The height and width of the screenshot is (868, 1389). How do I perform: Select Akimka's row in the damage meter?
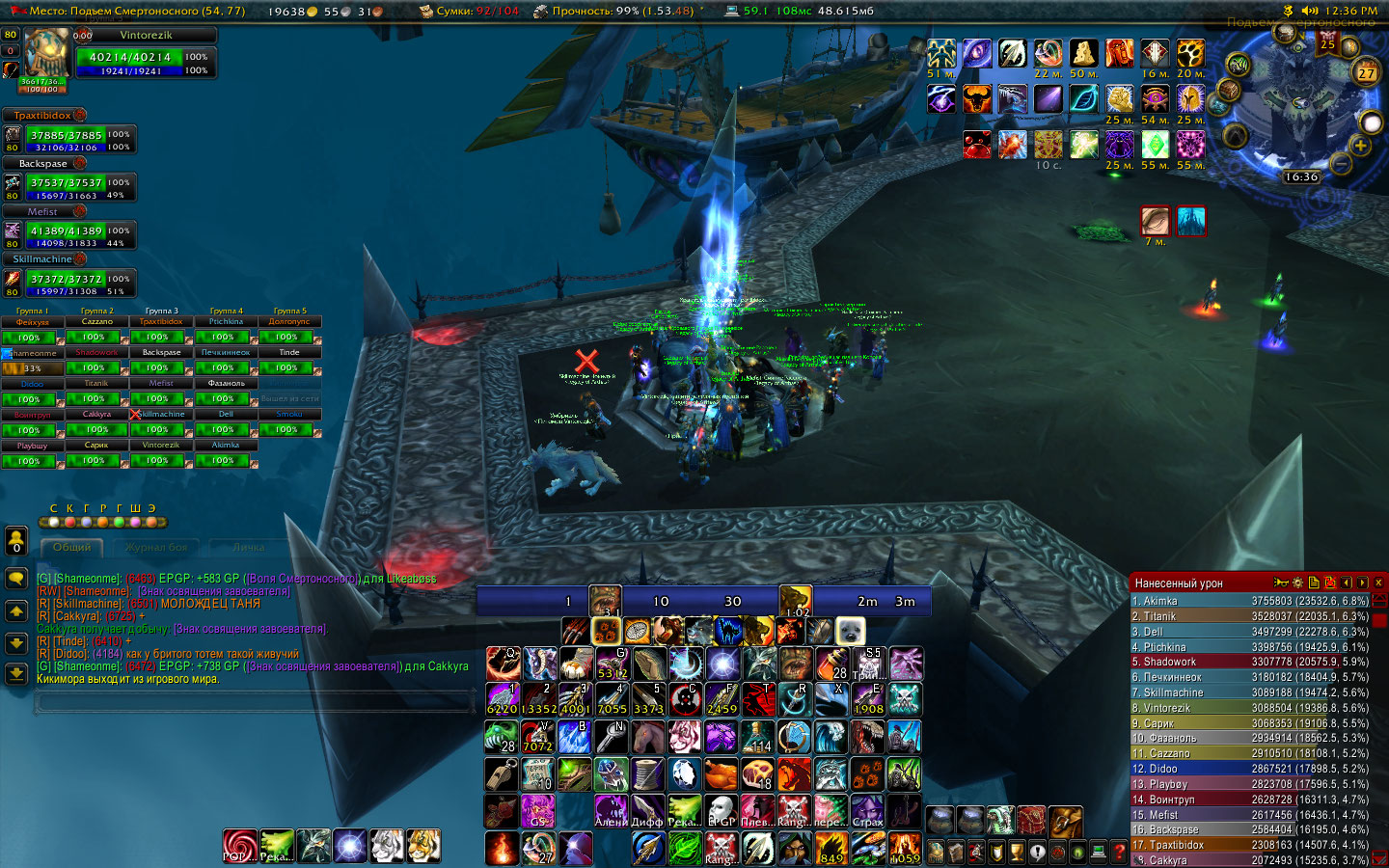[x=1249, y=601]
